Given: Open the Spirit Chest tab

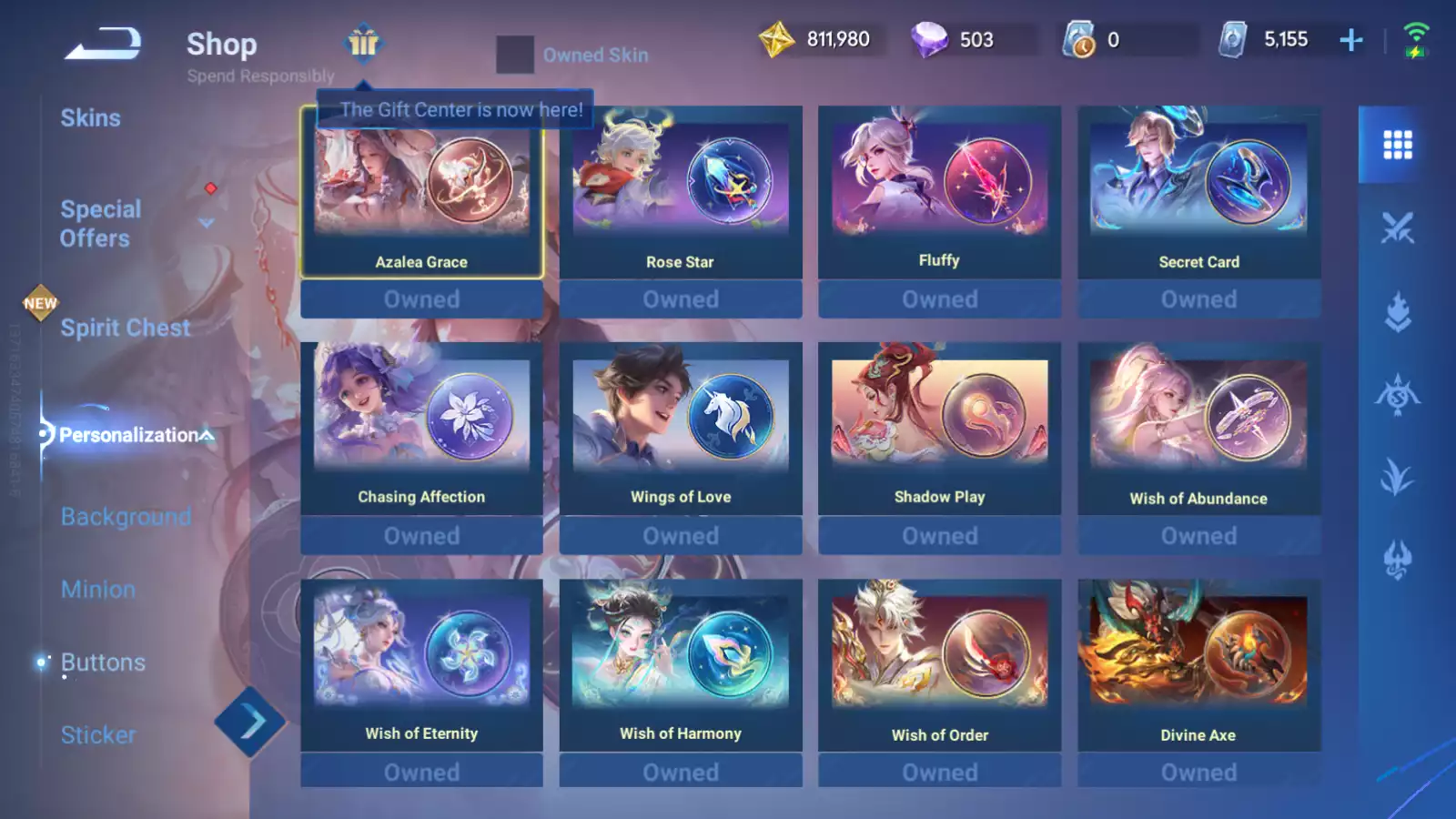Looking at the screenshot, I should coord(125,328).
